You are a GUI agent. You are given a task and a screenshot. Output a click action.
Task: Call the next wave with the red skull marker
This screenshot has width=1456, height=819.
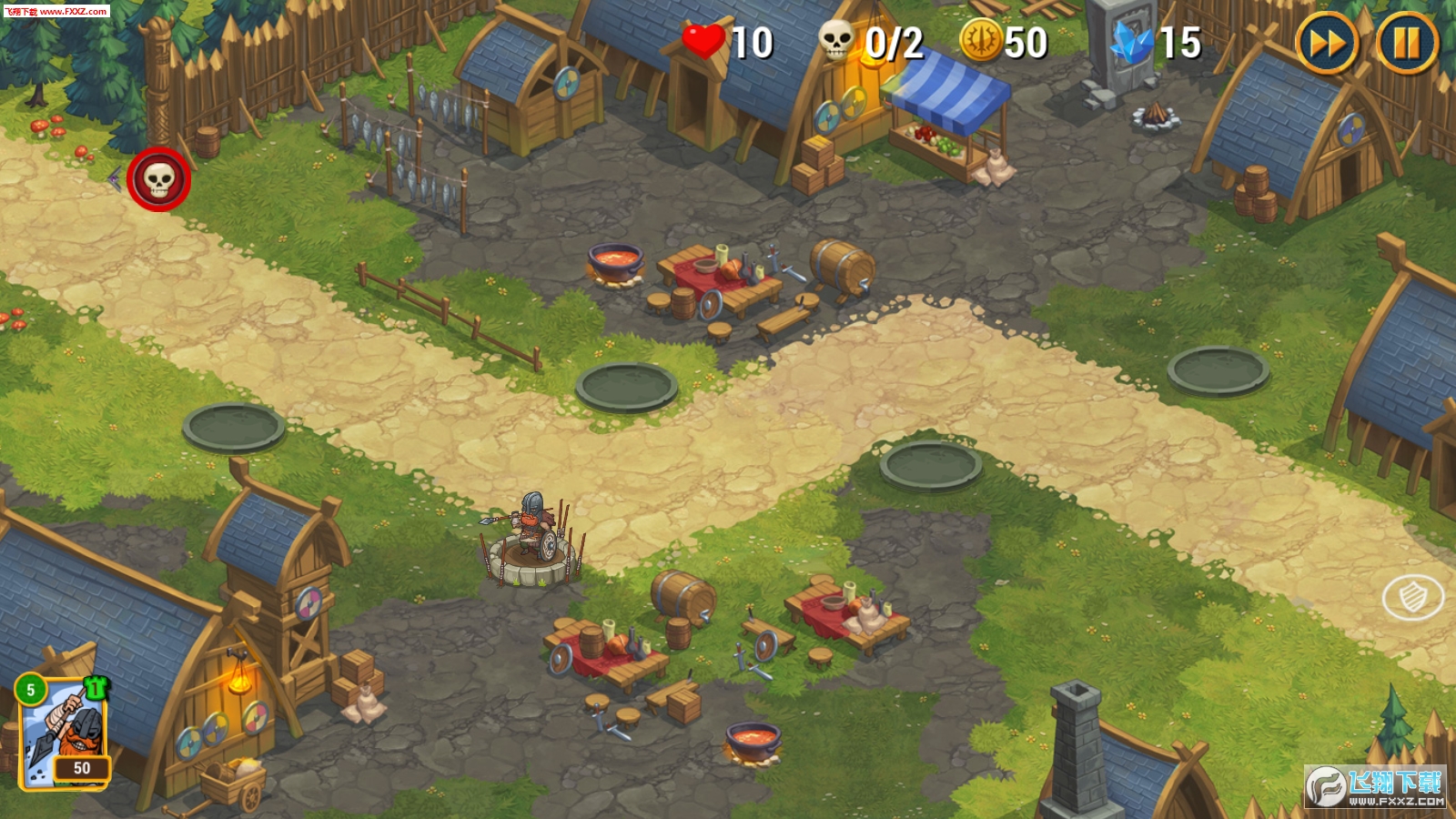click(159, 179)
